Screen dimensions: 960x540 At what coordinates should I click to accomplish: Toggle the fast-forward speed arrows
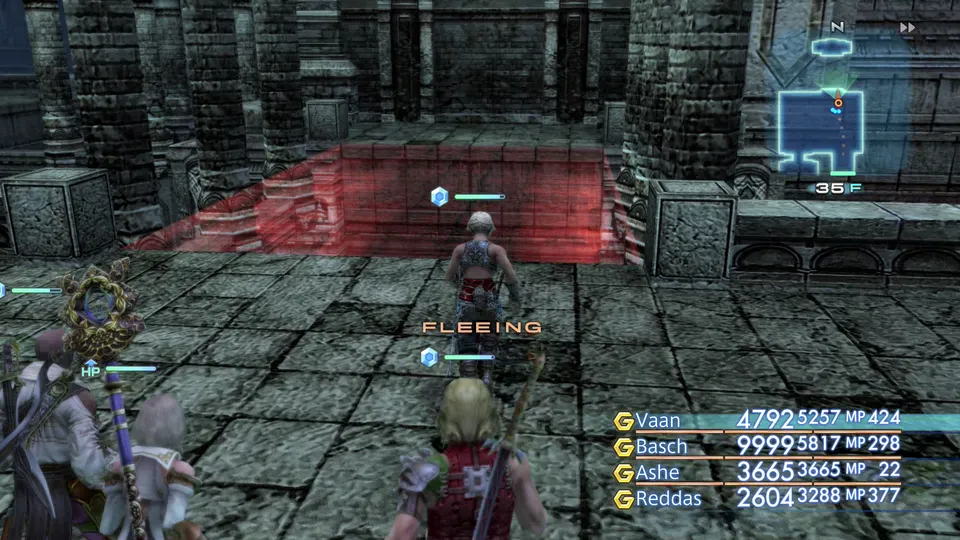pos(907,28)
